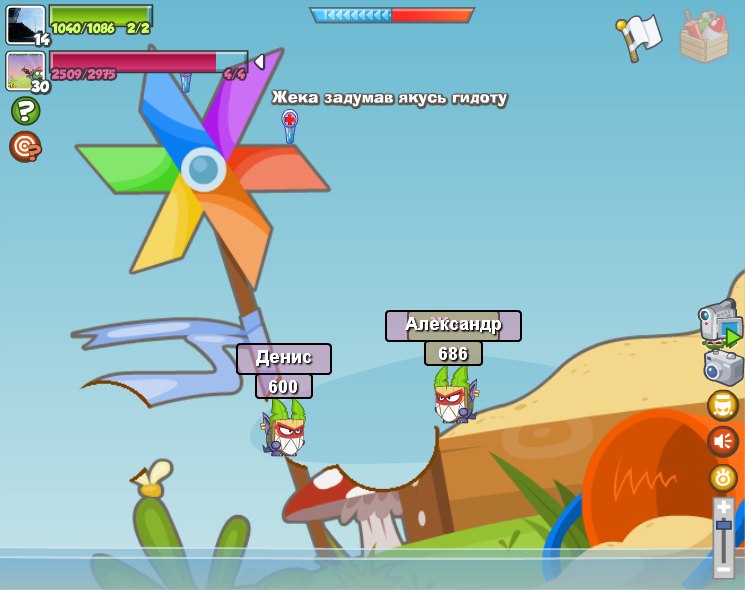Click the white arrow beside the red health bar
The image size is (745, 590).
coord(259,62)
